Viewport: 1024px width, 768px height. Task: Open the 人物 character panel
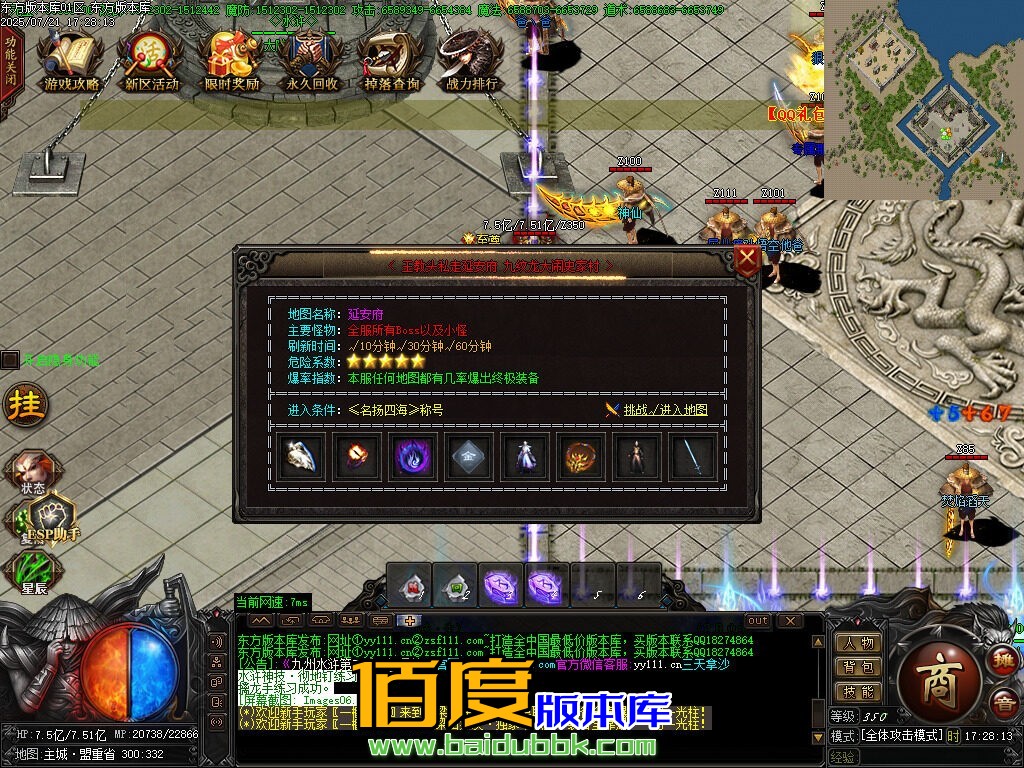pyautogui.click(x=858, y=643)
